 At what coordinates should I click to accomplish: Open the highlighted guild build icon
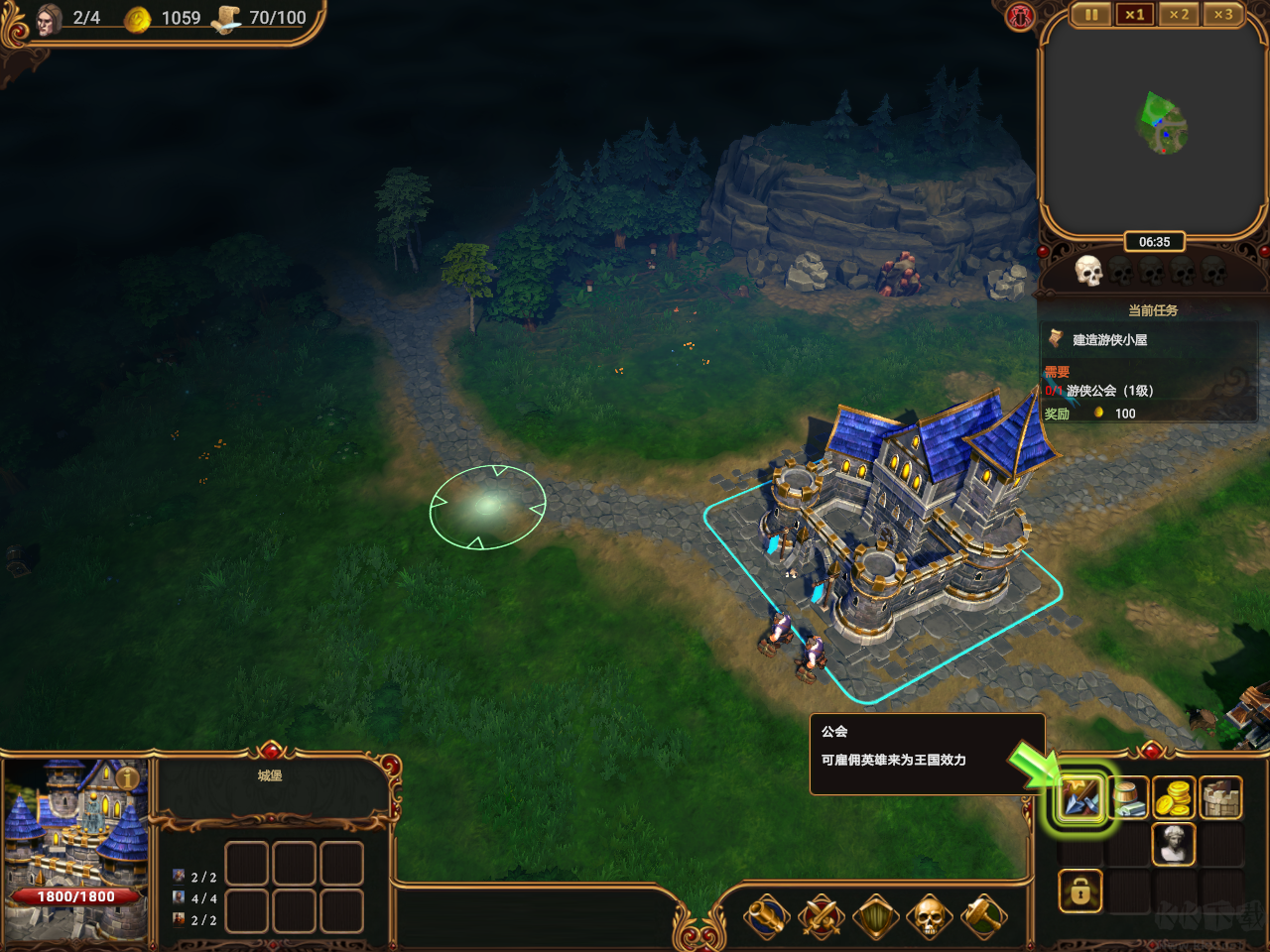pyautogui.click(x=1079, y=798)
